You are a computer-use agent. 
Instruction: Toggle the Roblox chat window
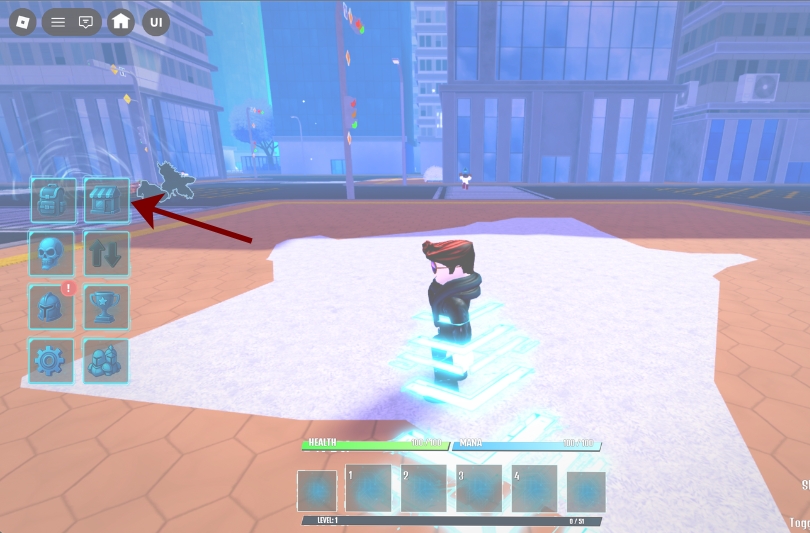tap(86, 22)
